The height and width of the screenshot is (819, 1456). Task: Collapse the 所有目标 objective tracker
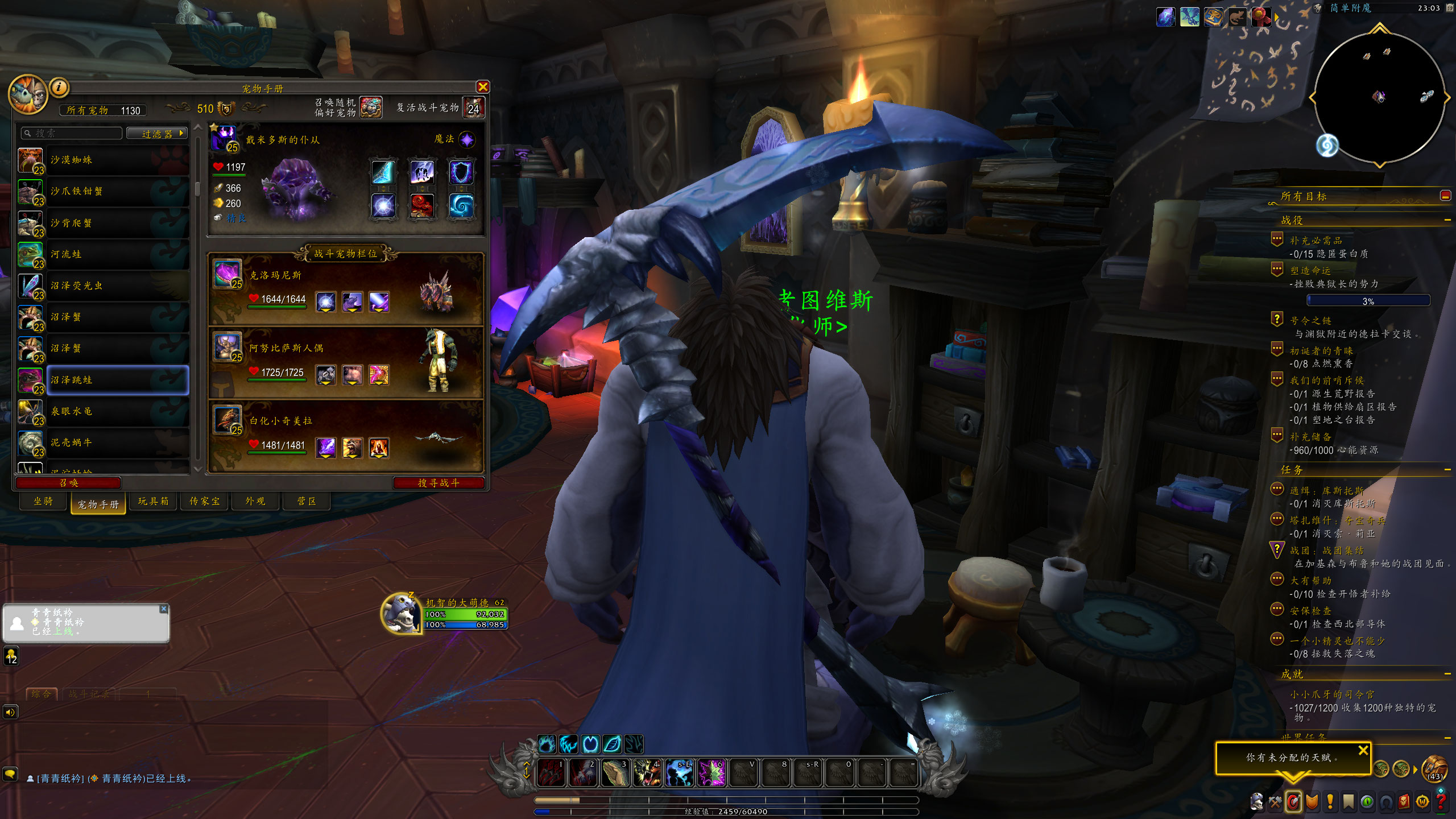pyautogui.click(x=1445, y=196)
